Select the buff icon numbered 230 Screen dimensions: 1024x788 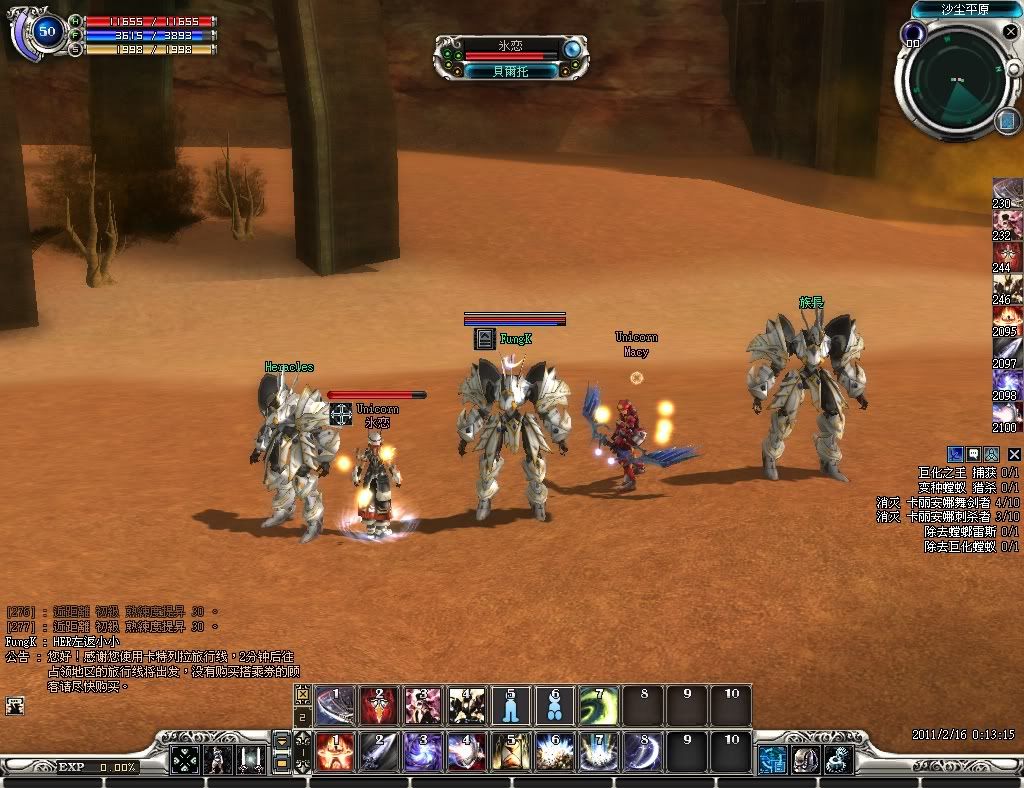pos(1007,192)
